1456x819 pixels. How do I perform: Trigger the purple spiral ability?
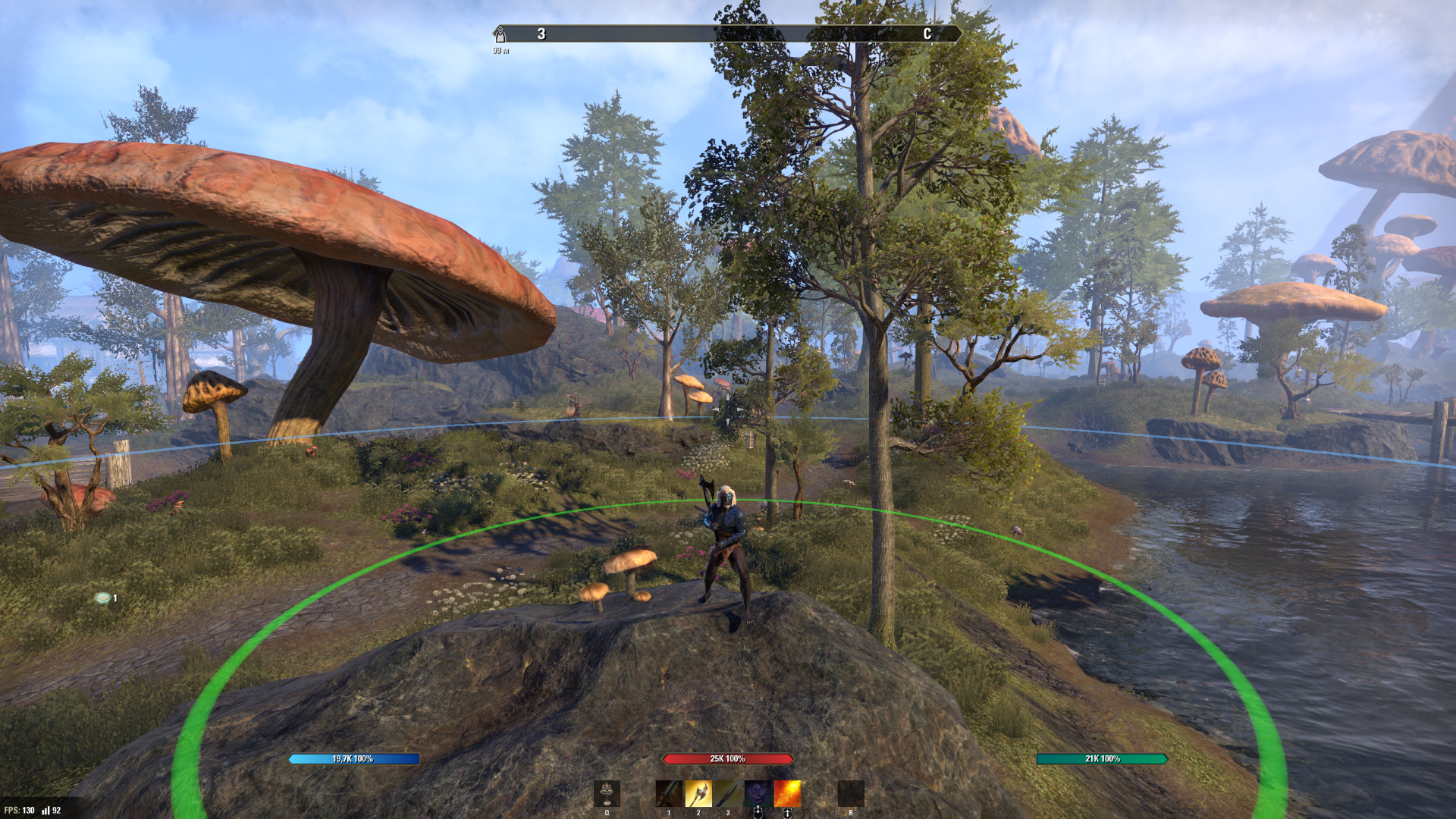[757, 793]
